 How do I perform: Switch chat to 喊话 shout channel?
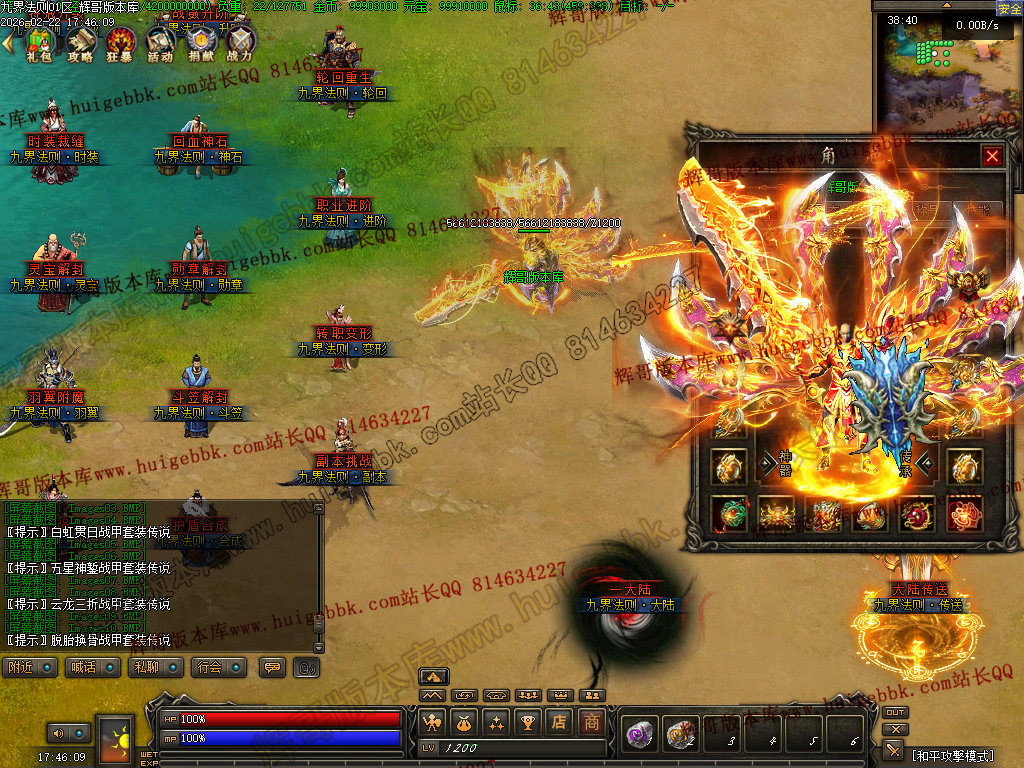(92, 667)
